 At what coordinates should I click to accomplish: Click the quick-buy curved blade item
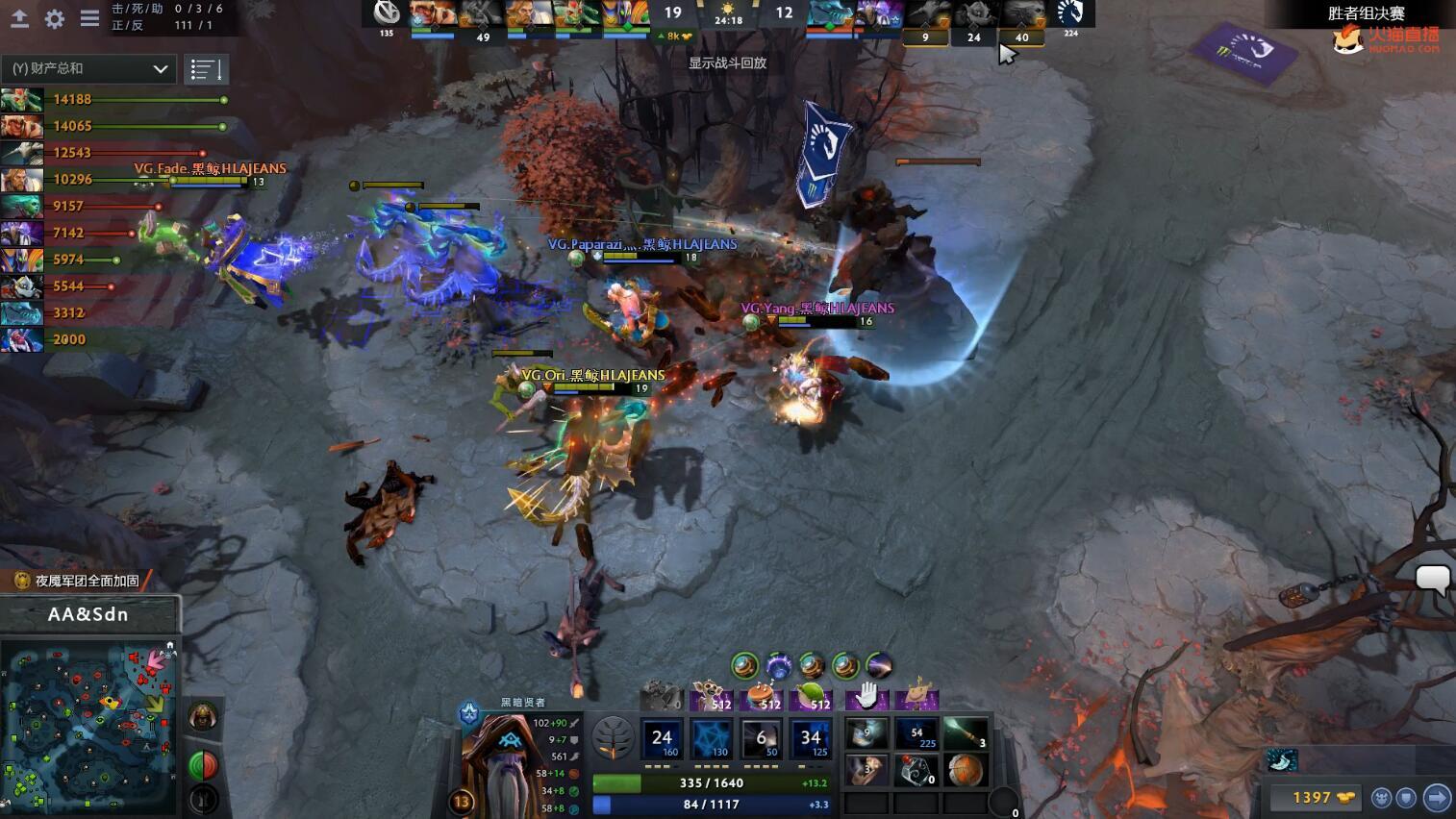click(1282, 760)
